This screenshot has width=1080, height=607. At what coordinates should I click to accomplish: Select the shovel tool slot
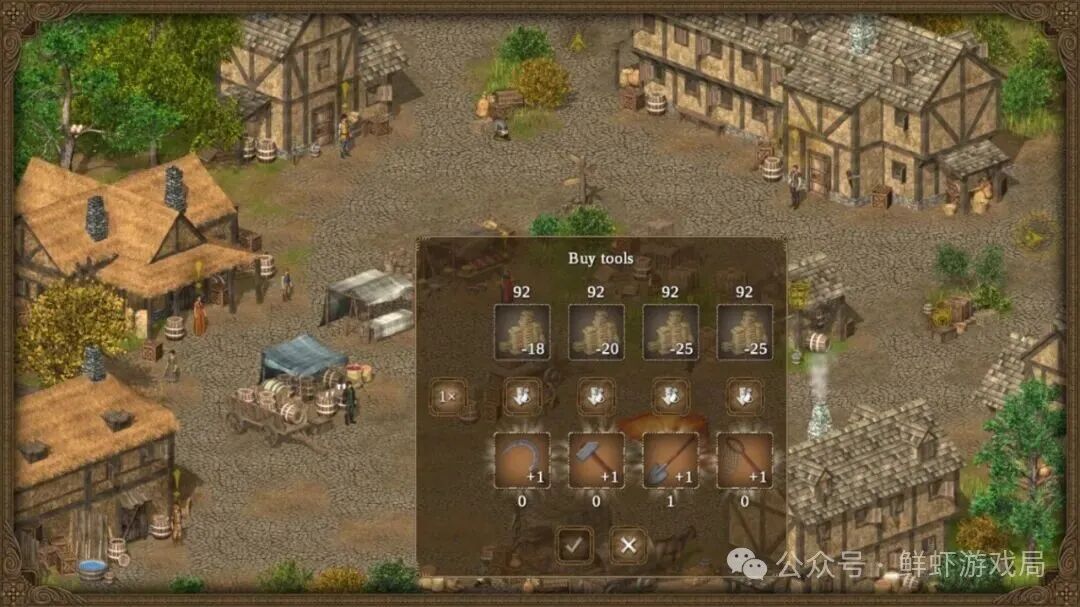(x=670, y=461)
